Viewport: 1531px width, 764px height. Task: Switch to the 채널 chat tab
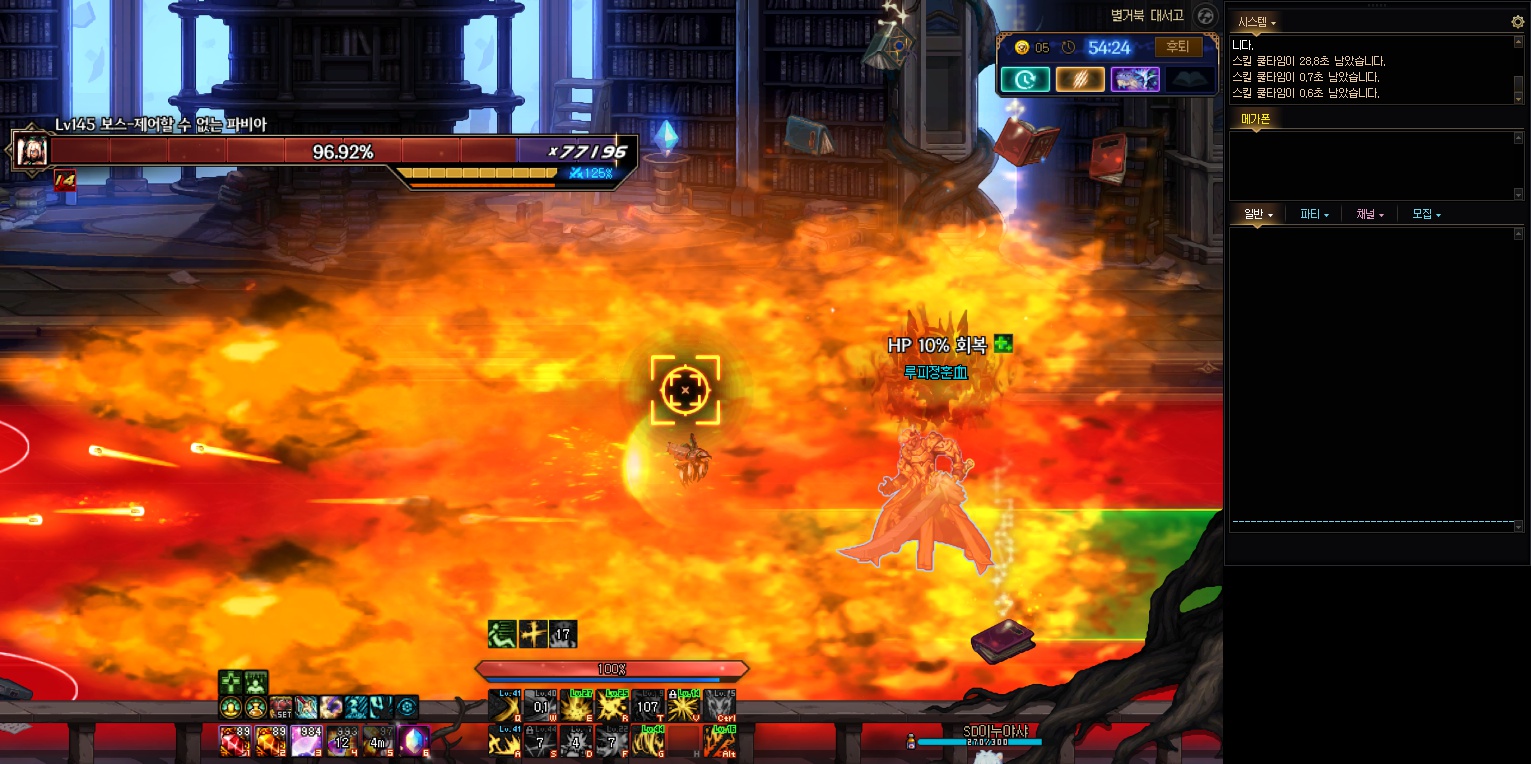[x=1370, y=214]
